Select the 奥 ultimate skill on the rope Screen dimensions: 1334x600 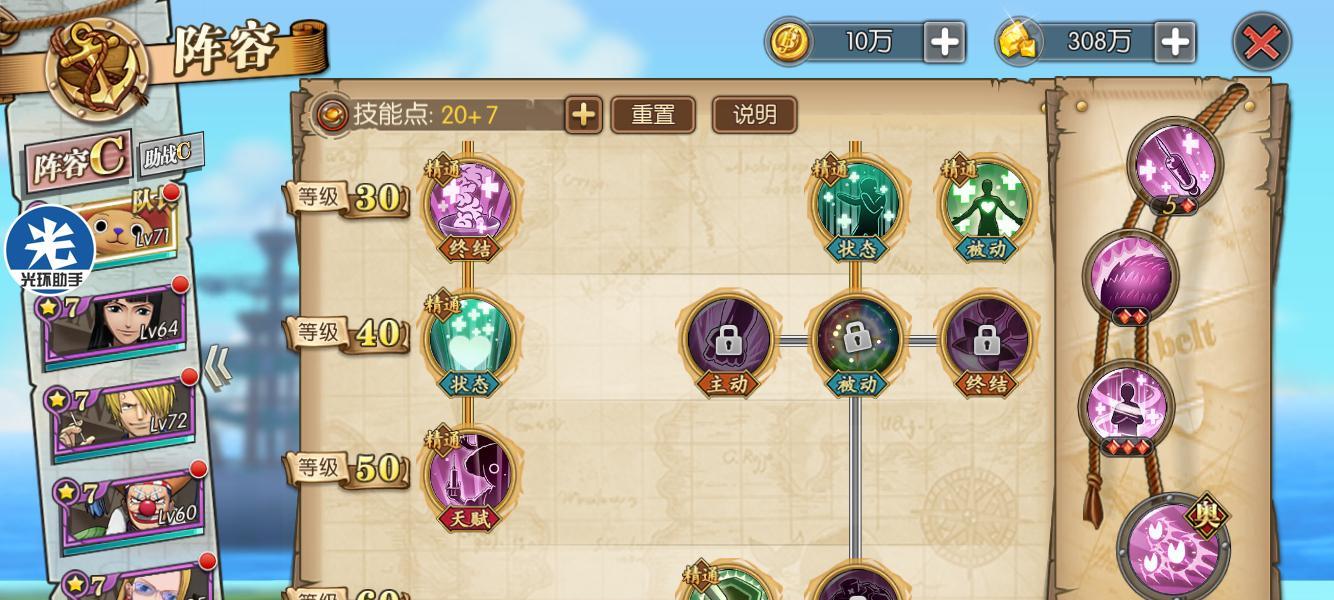click(x=1174, y=545)
